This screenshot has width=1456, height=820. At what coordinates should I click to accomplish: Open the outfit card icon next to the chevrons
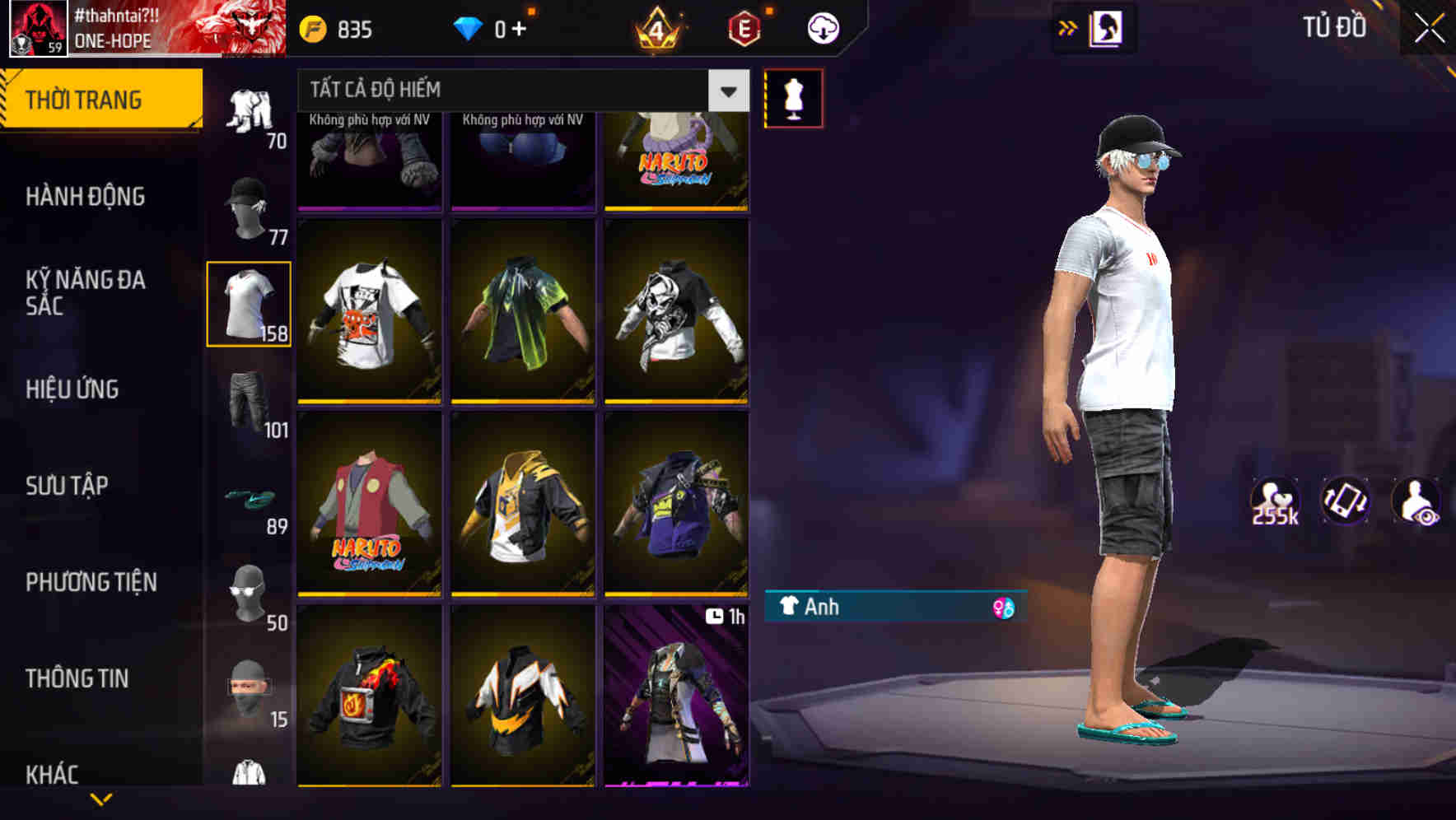[x=1105, y=27]
